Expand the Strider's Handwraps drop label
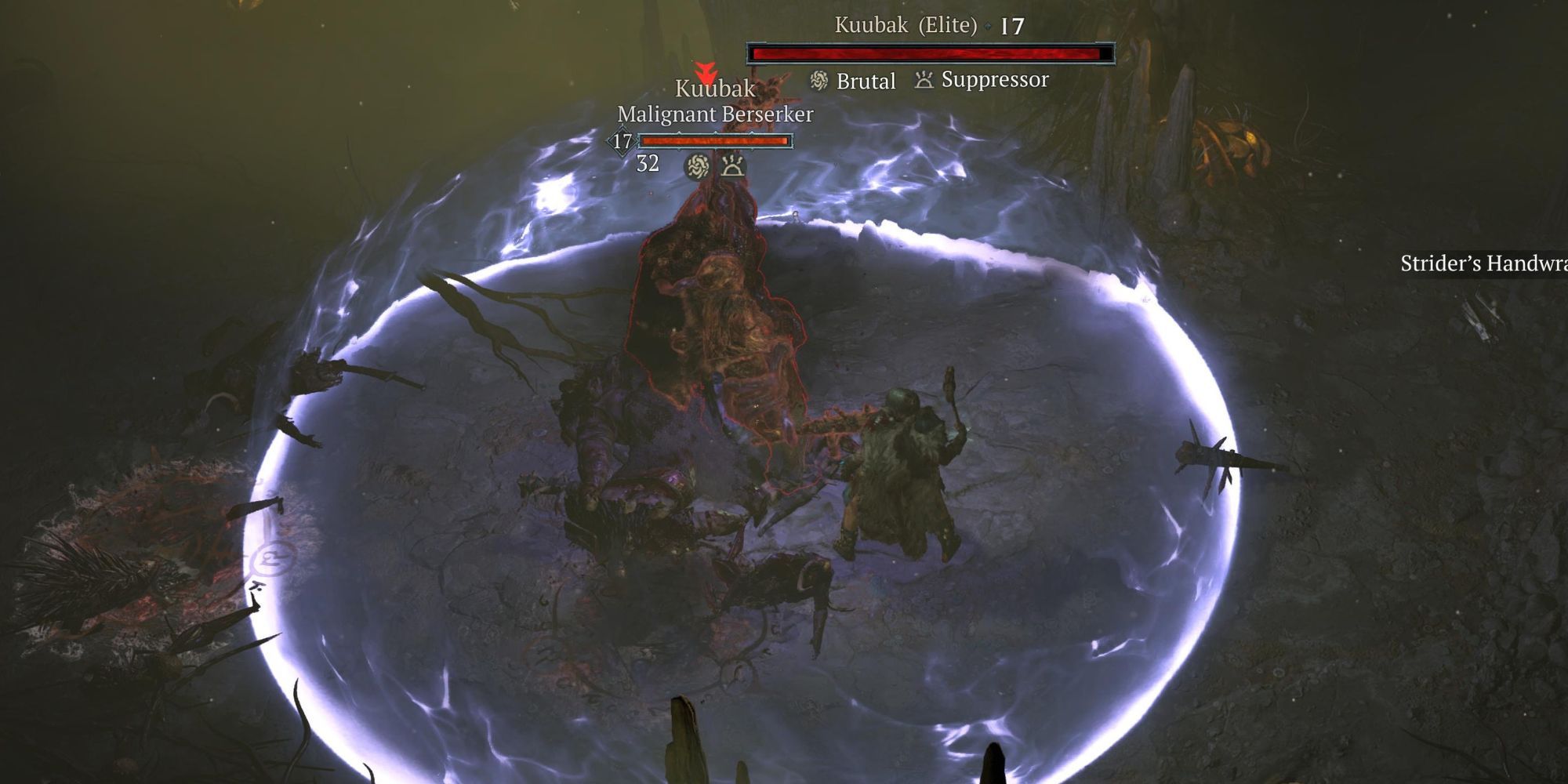The image size is (1568, 784). (1483, 265)
